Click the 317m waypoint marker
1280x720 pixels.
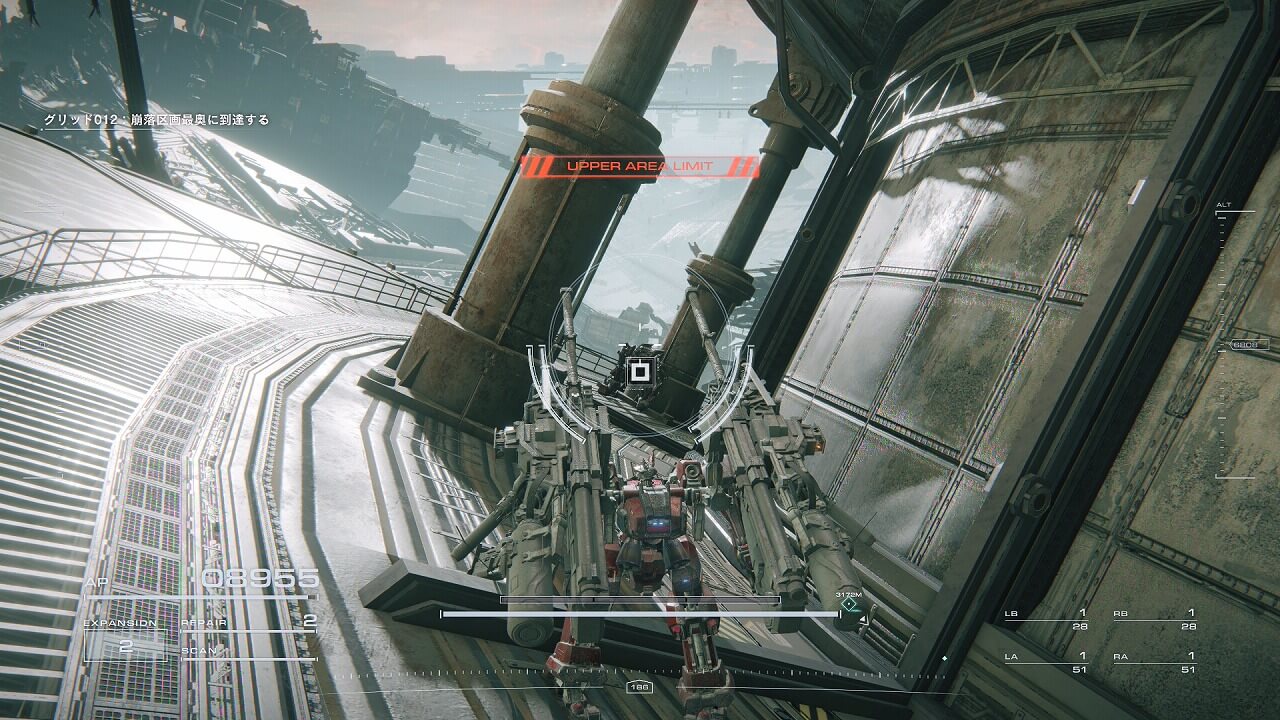[850, 604]
